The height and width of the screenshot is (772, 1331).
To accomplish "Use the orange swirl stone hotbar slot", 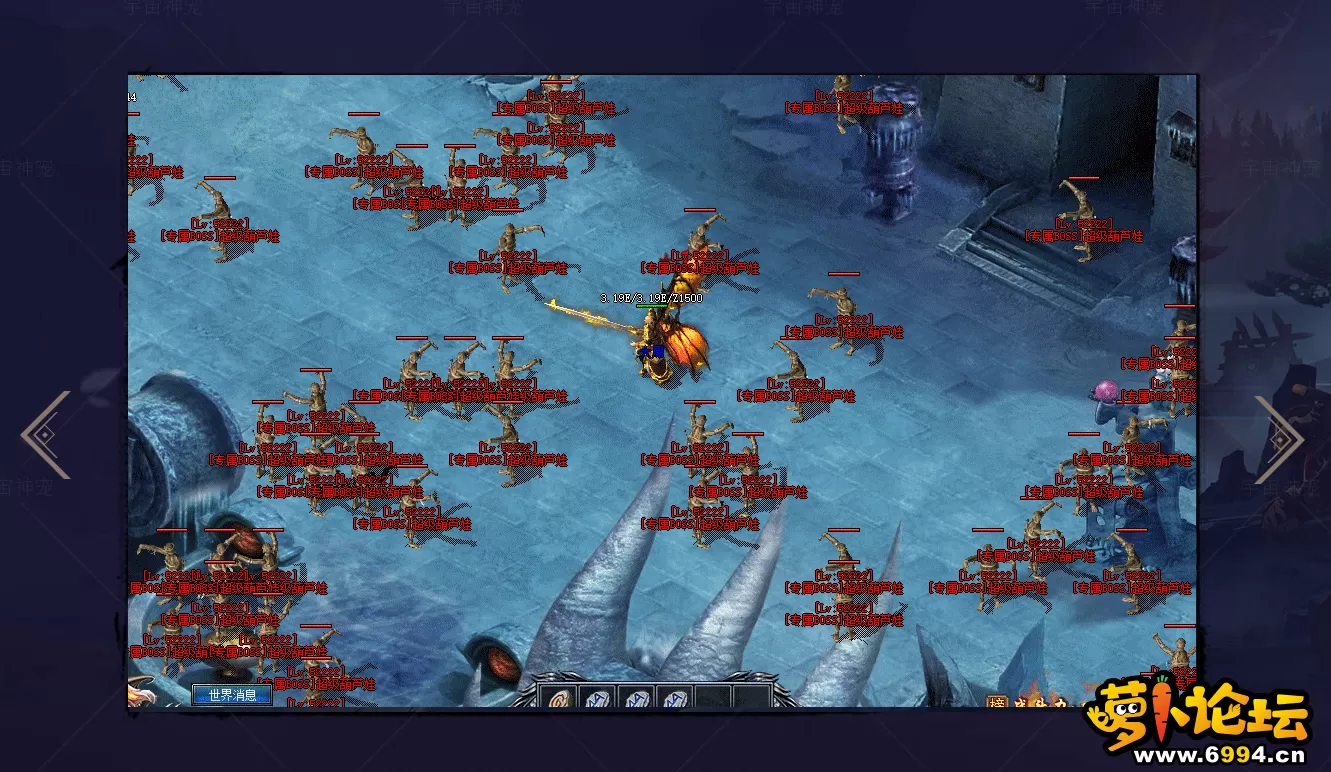I will coord(559,698).
